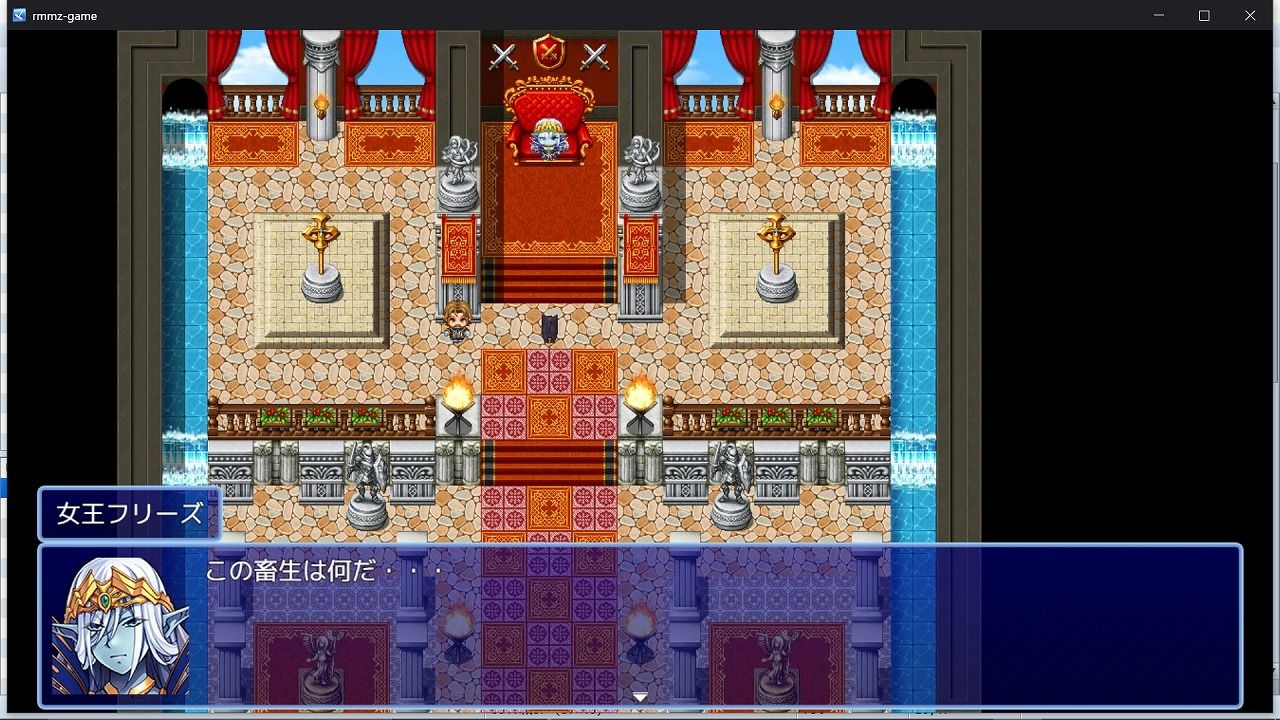This screenshot has width=1280, height=720.
Task: Click the continue arrow below the dialogue text
Action: tap(639, 694)
